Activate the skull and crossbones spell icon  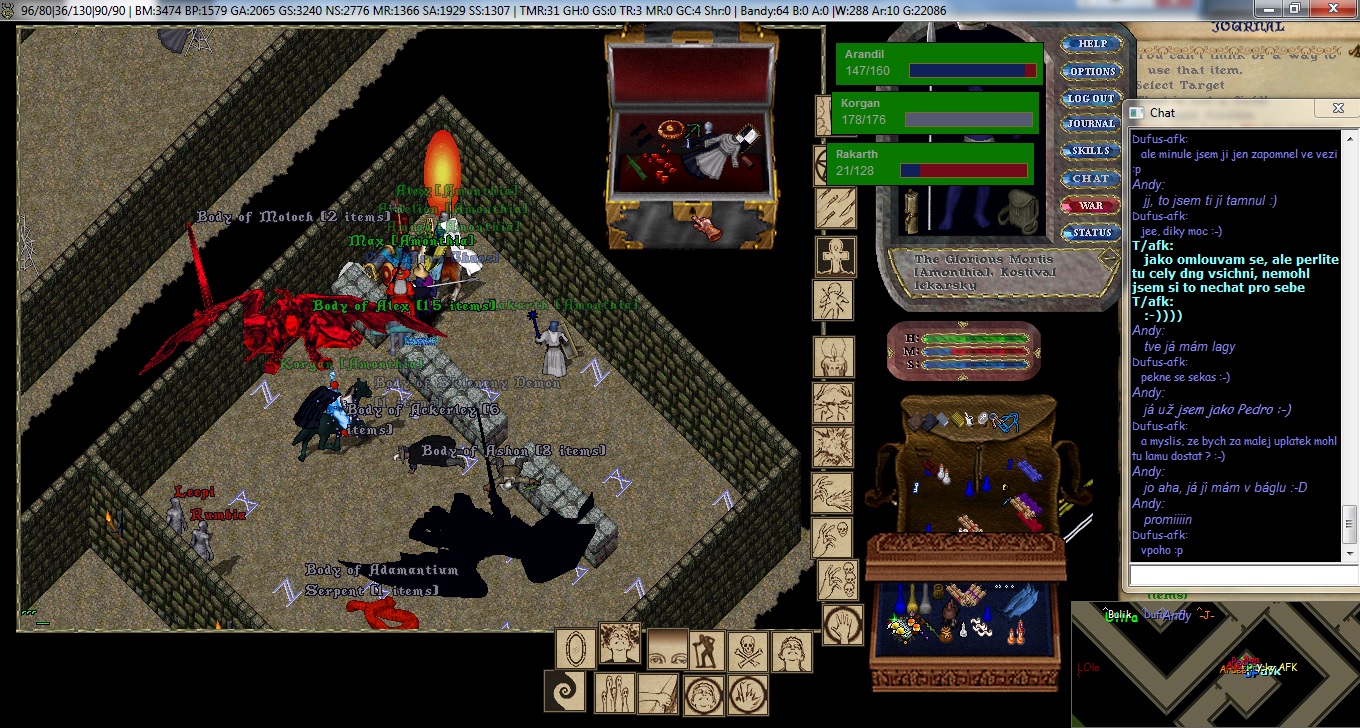coord(749,651)
